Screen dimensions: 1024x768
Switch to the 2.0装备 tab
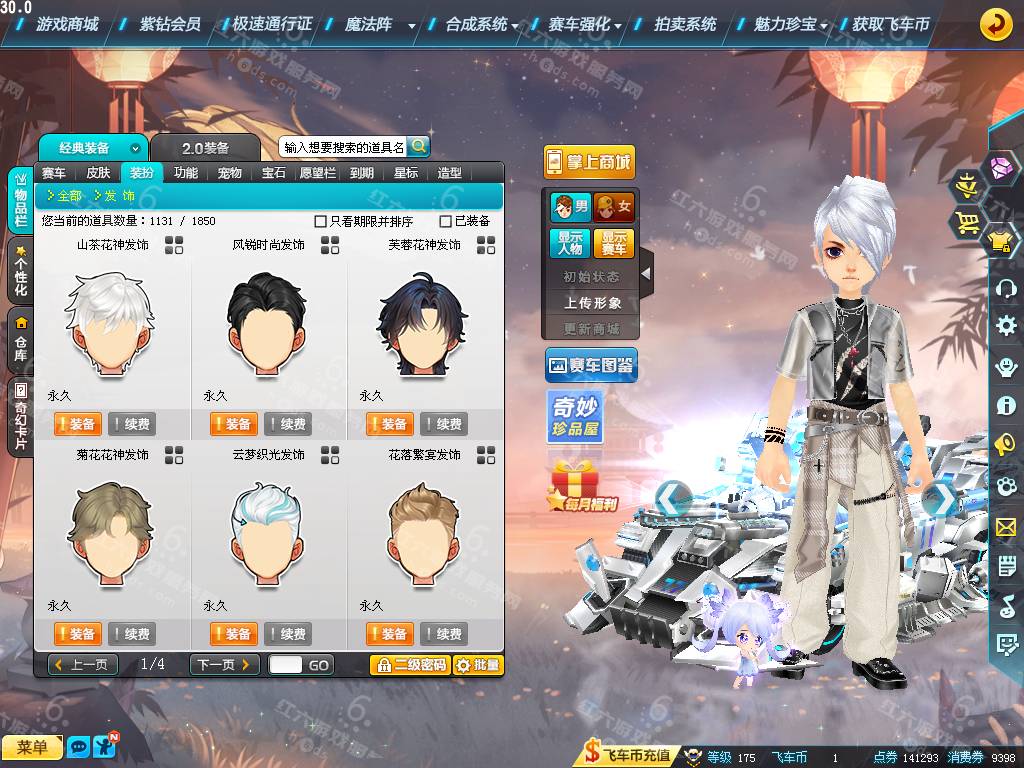click(x=205, y=148)
